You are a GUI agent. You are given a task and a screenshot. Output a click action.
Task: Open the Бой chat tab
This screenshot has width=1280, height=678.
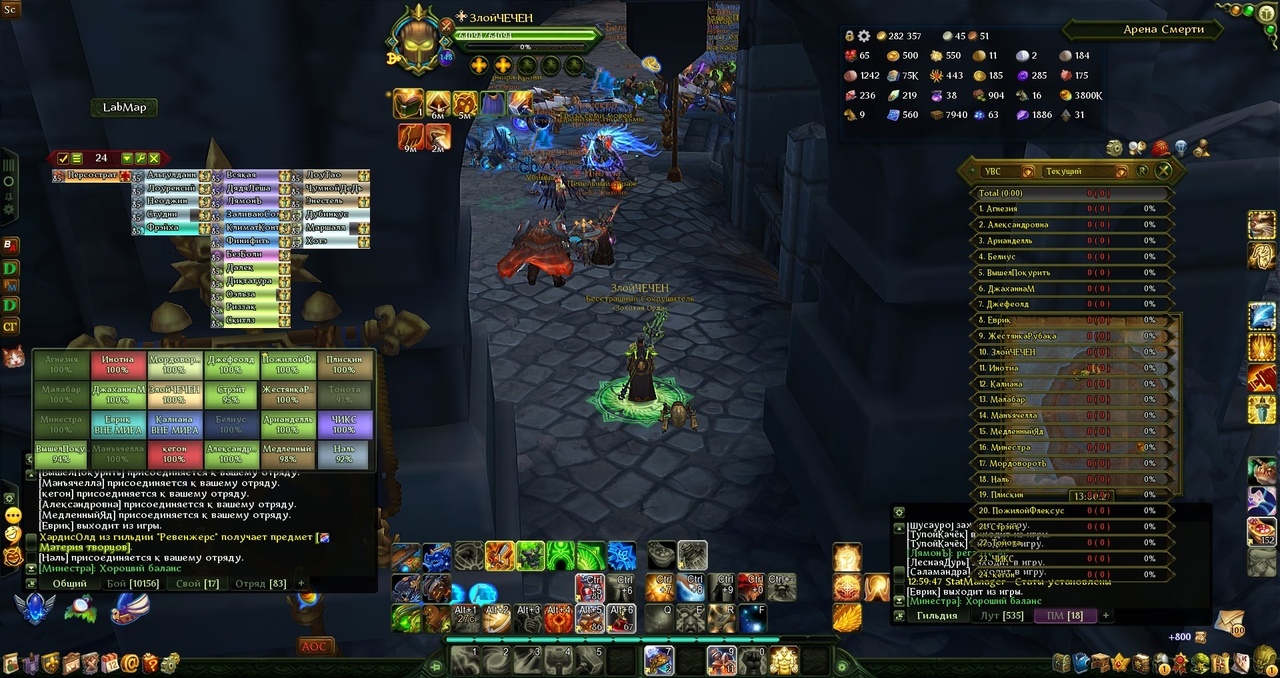point(132,583)
